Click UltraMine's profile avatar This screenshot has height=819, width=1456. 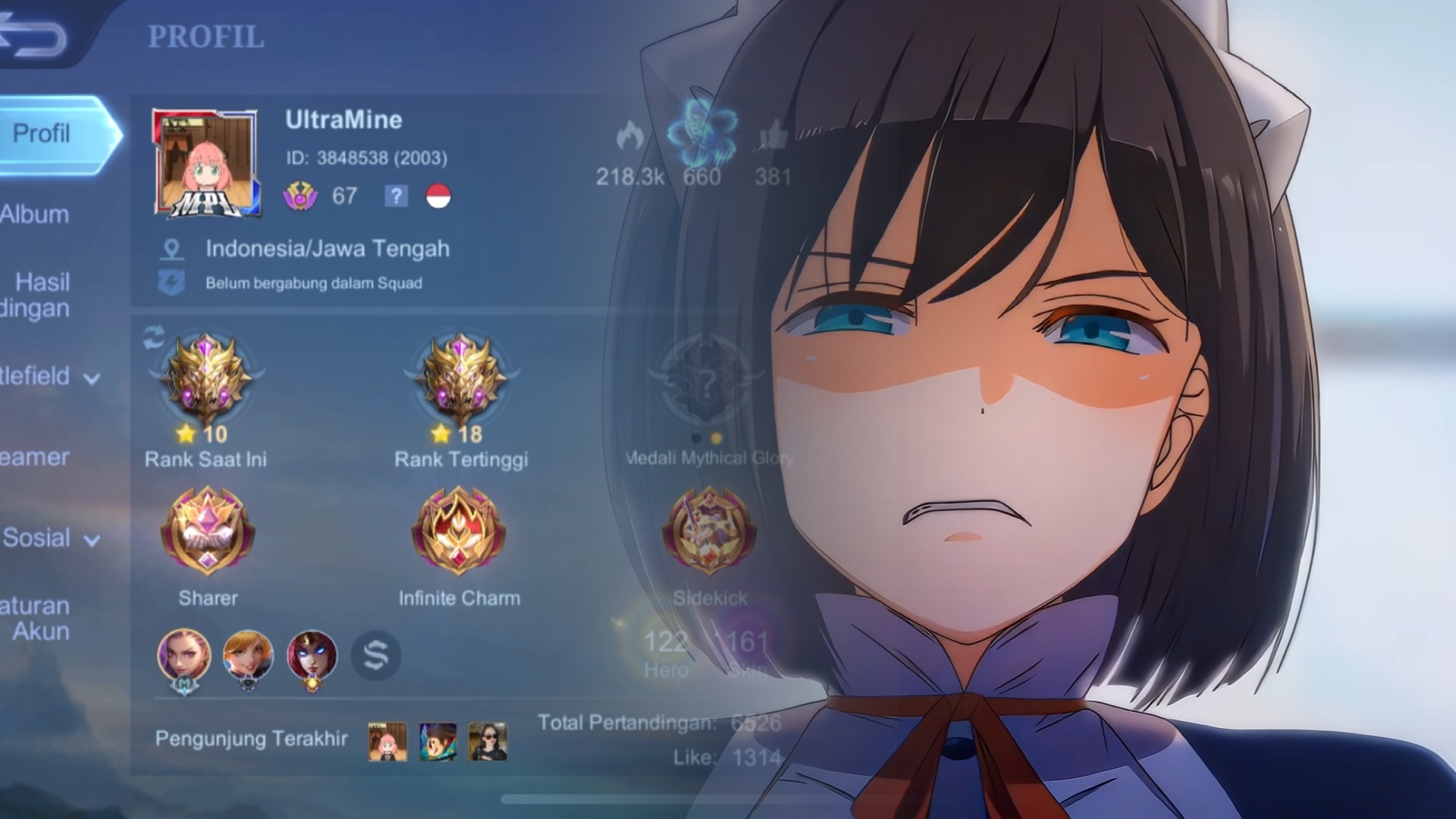[206, 162]
